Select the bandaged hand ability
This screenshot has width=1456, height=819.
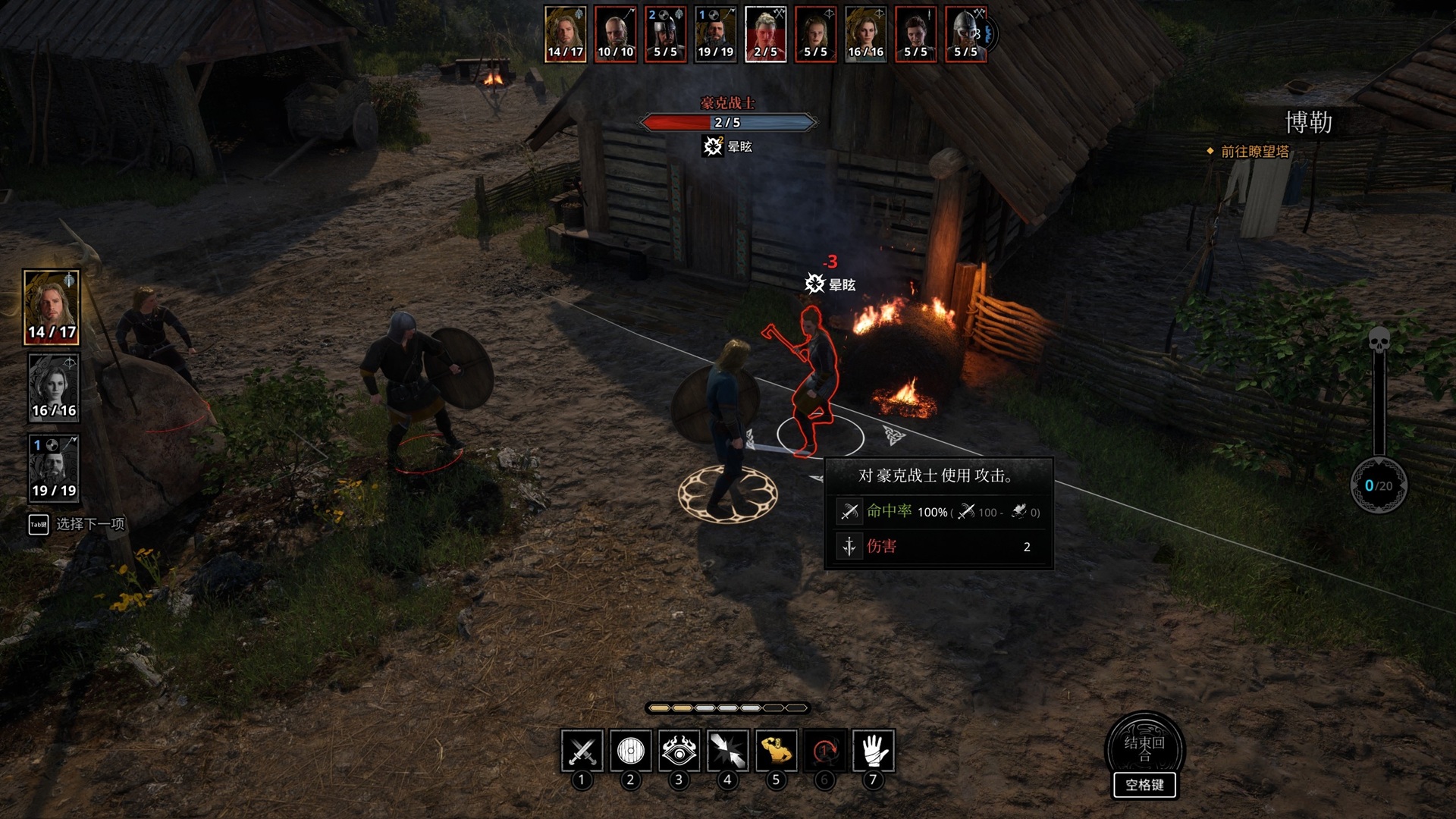tap(873, 751)
